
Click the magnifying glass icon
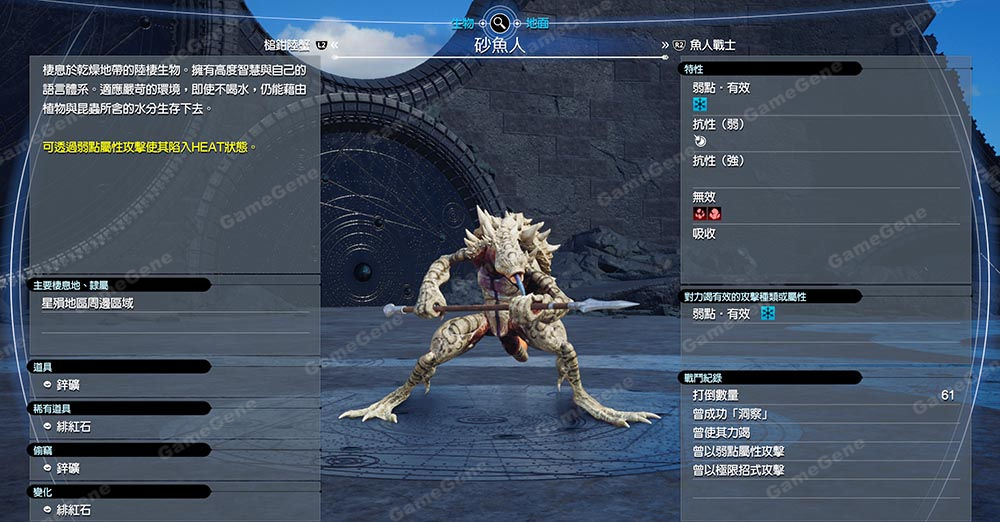pyautogui.click(x=500, y=21)
